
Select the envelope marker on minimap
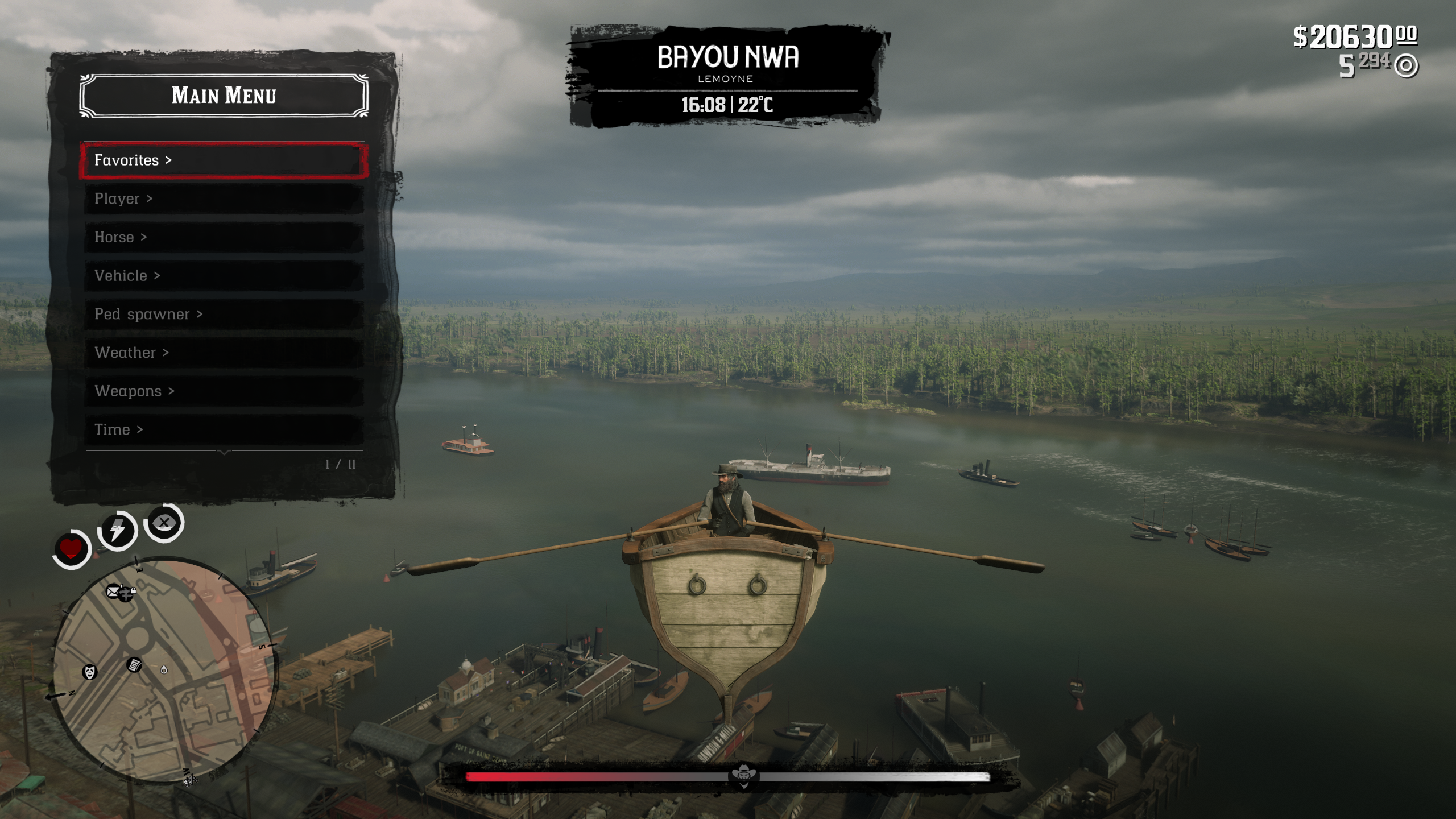[x=114, y=591]
